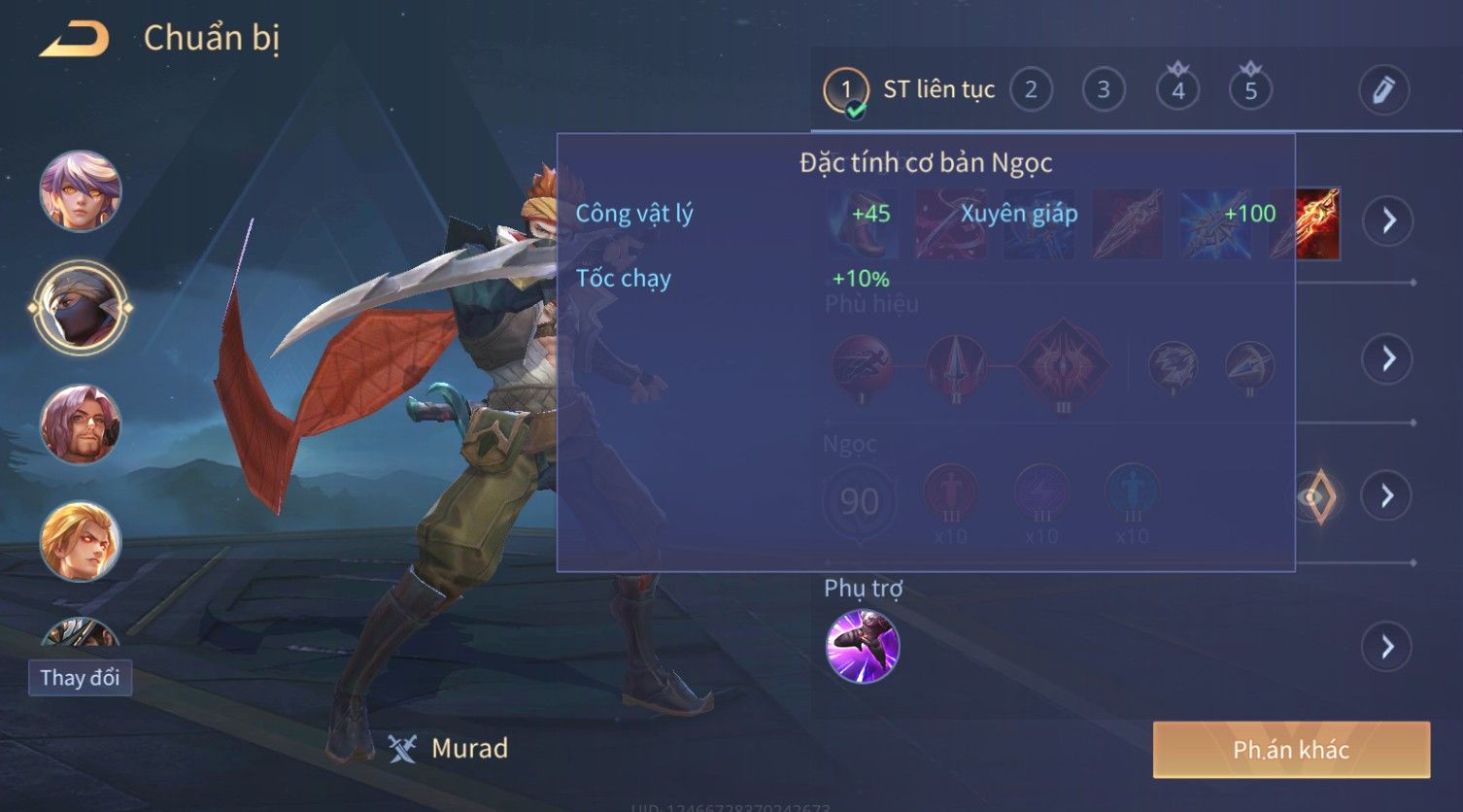
Task: Click the Thay đổi hero button
Action: (x=80, y=677)
